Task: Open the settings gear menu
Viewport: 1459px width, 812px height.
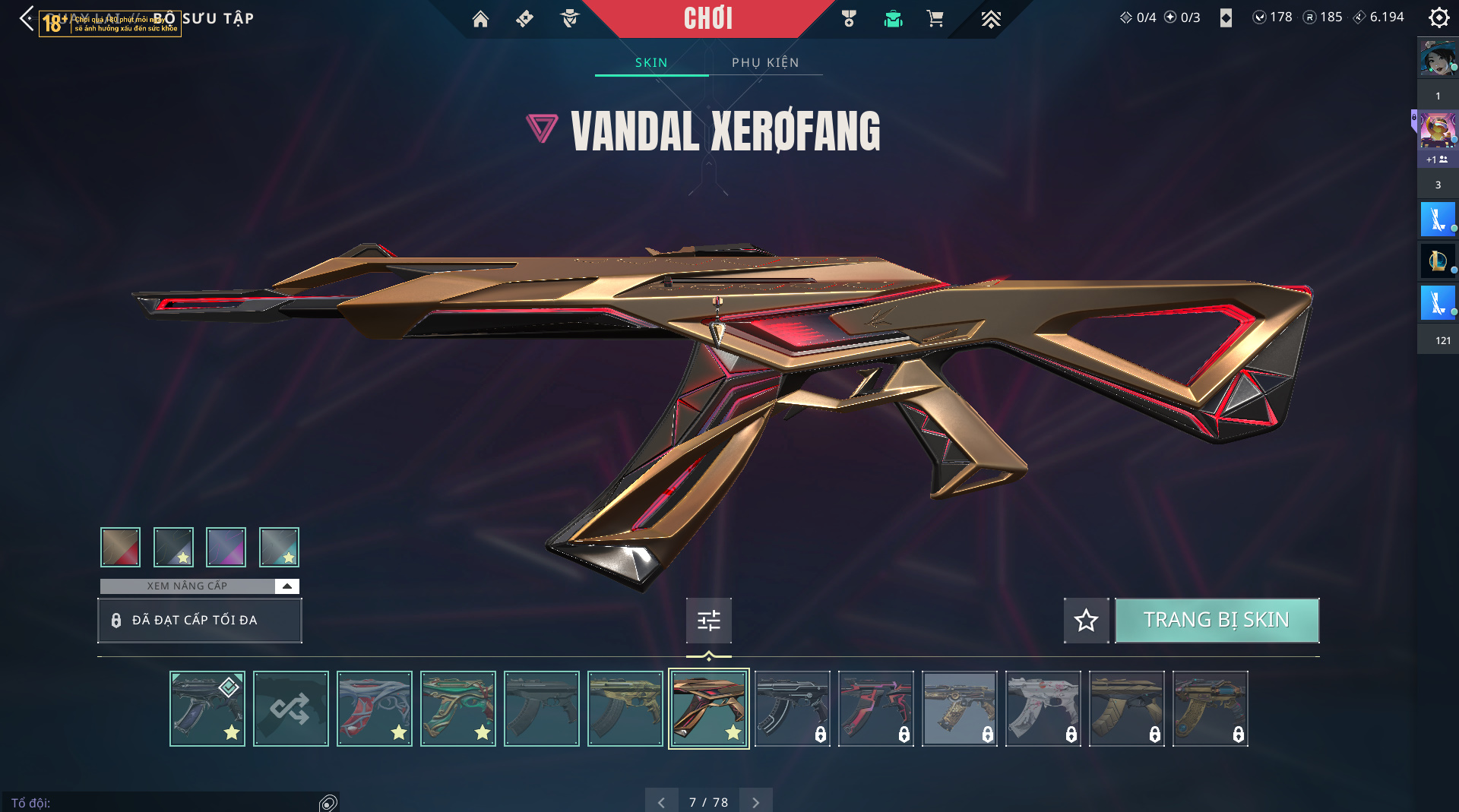Action: tap(1438, 17)
